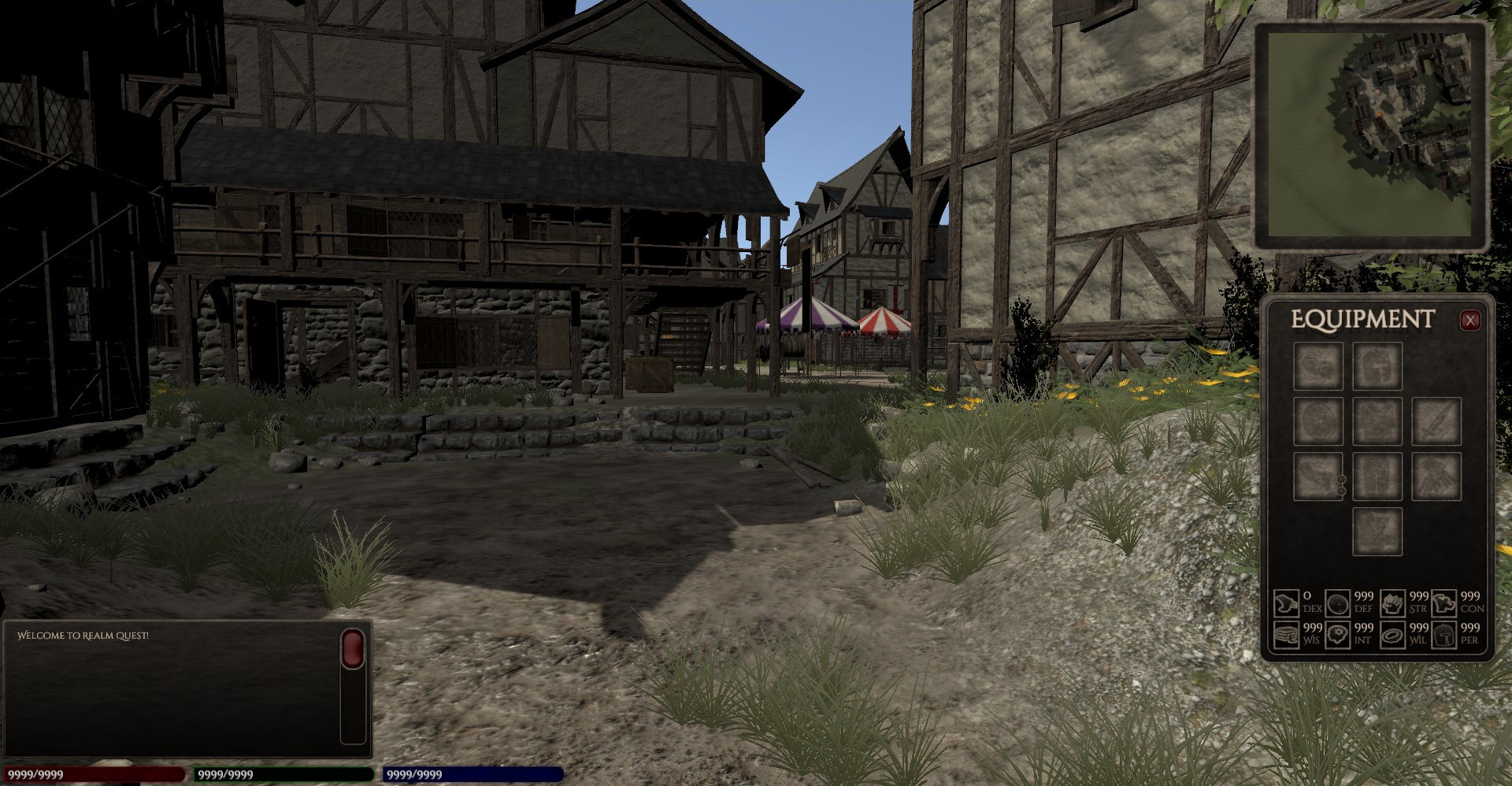Click the gauntlet equipment slot
Screen dimensions: 1512x786
[x=1437, y=476]
